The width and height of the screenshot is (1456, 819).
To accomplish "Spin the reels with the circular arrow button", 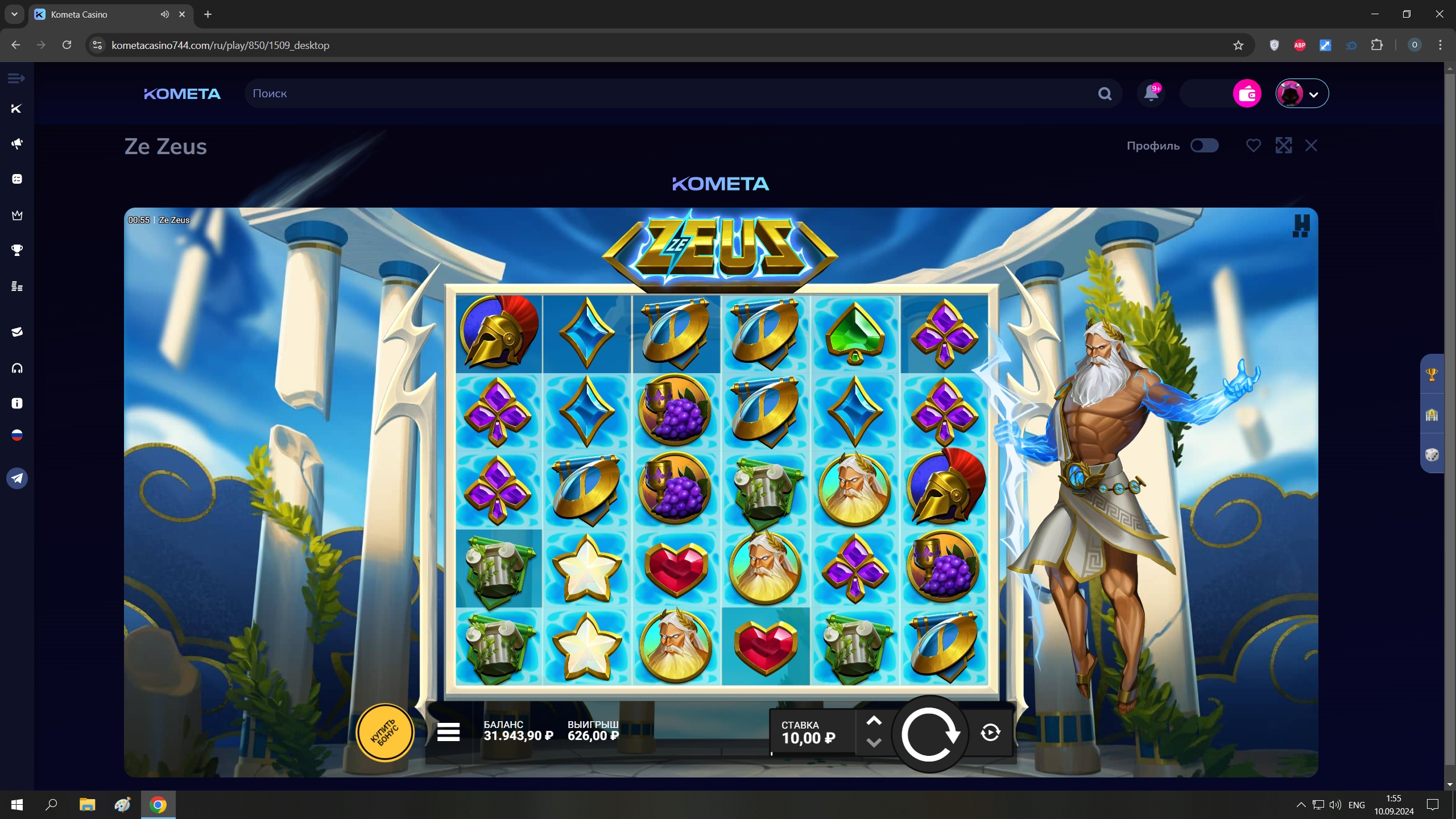I will [929, 734].
